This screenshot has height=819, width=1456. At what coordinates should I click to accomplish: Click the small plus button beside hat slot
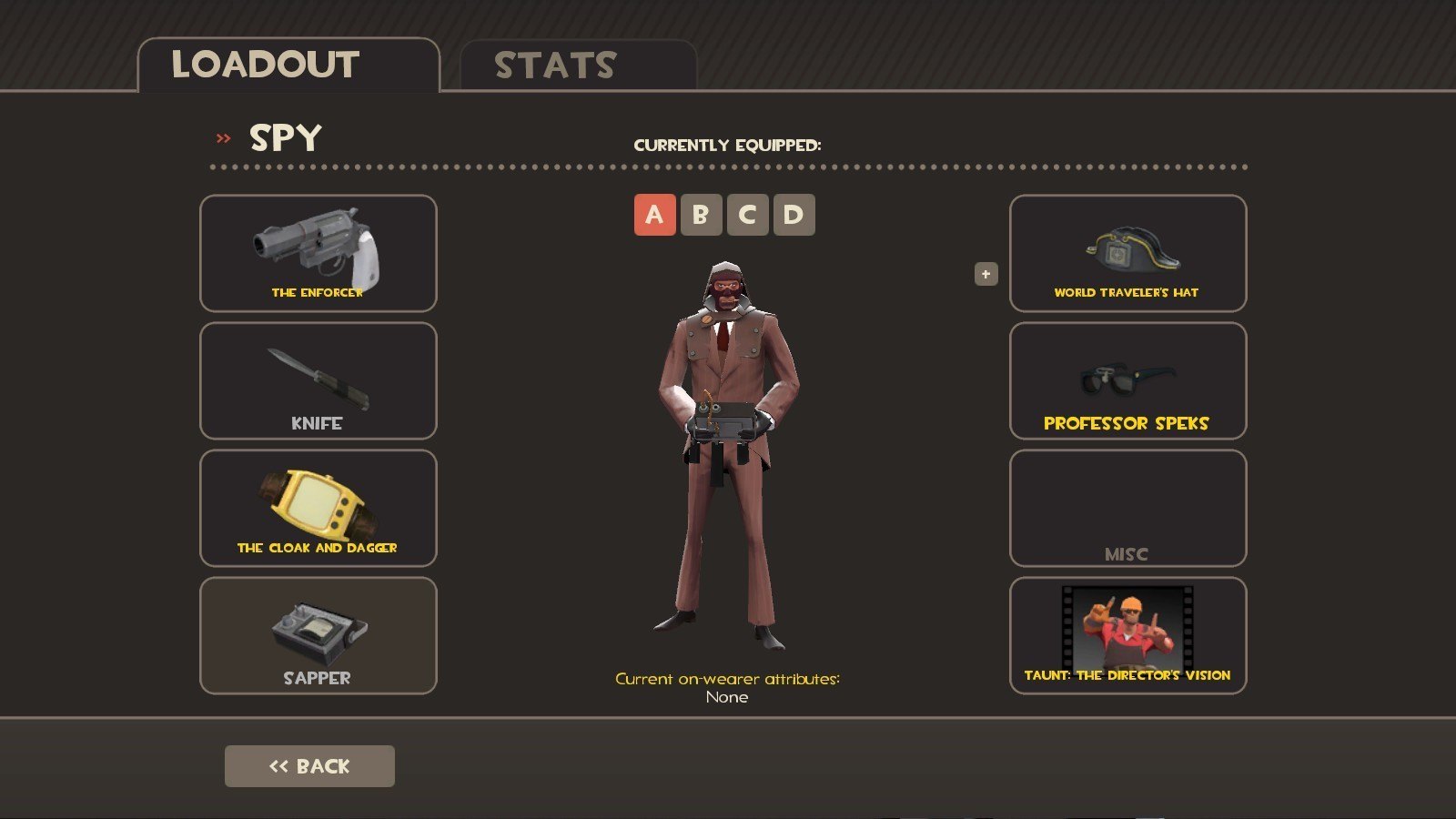[986, 274]
